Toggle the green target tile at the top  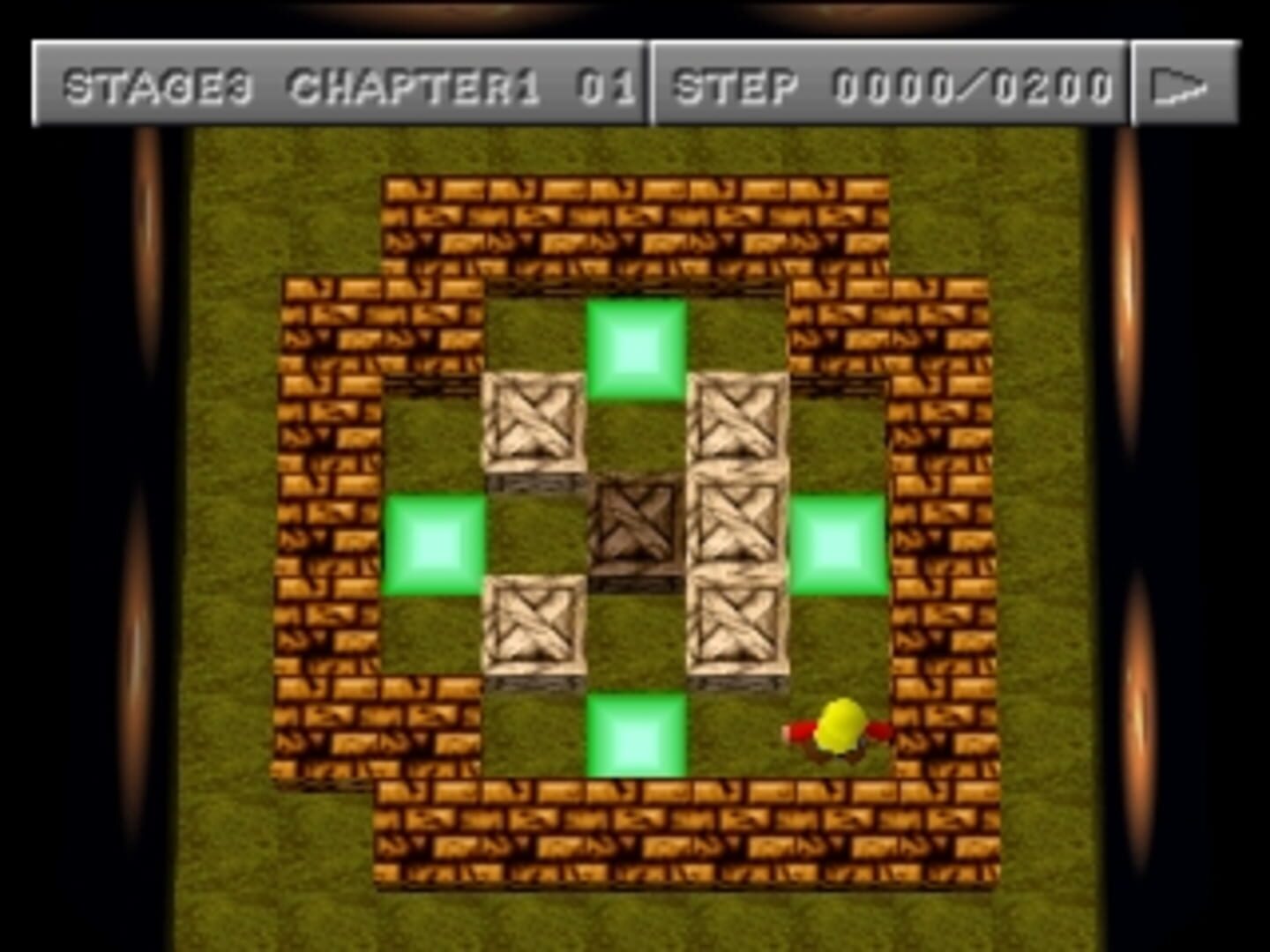[637, 346]
